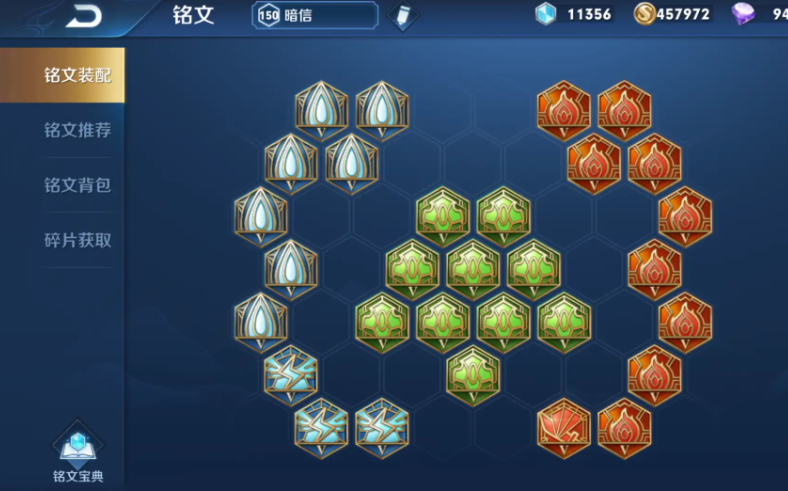788x491 pixels.
Task: Select the red fan-patterned rune slot
Action: [563, 428]
